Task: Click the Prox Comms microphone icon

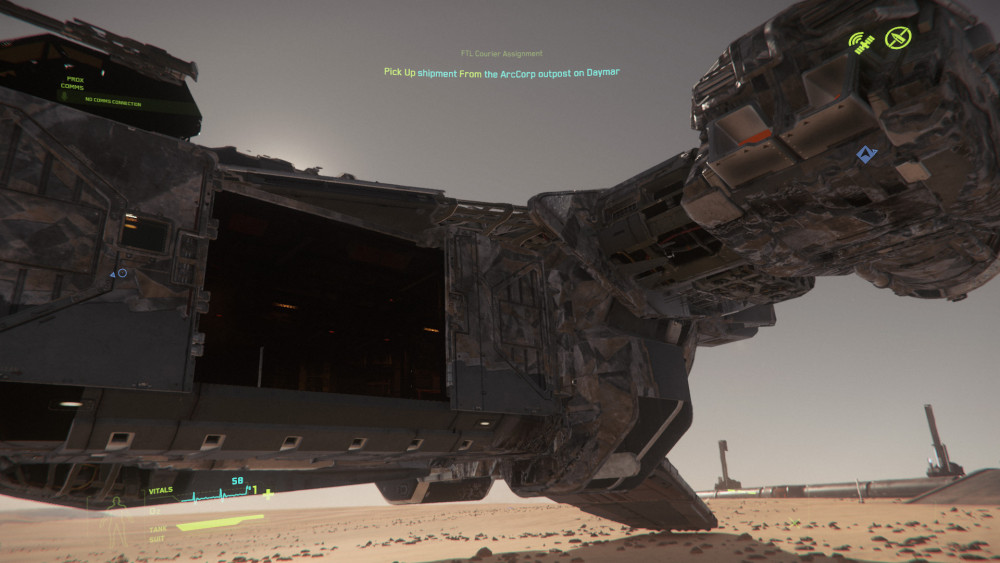Action: tap(65, 95)
